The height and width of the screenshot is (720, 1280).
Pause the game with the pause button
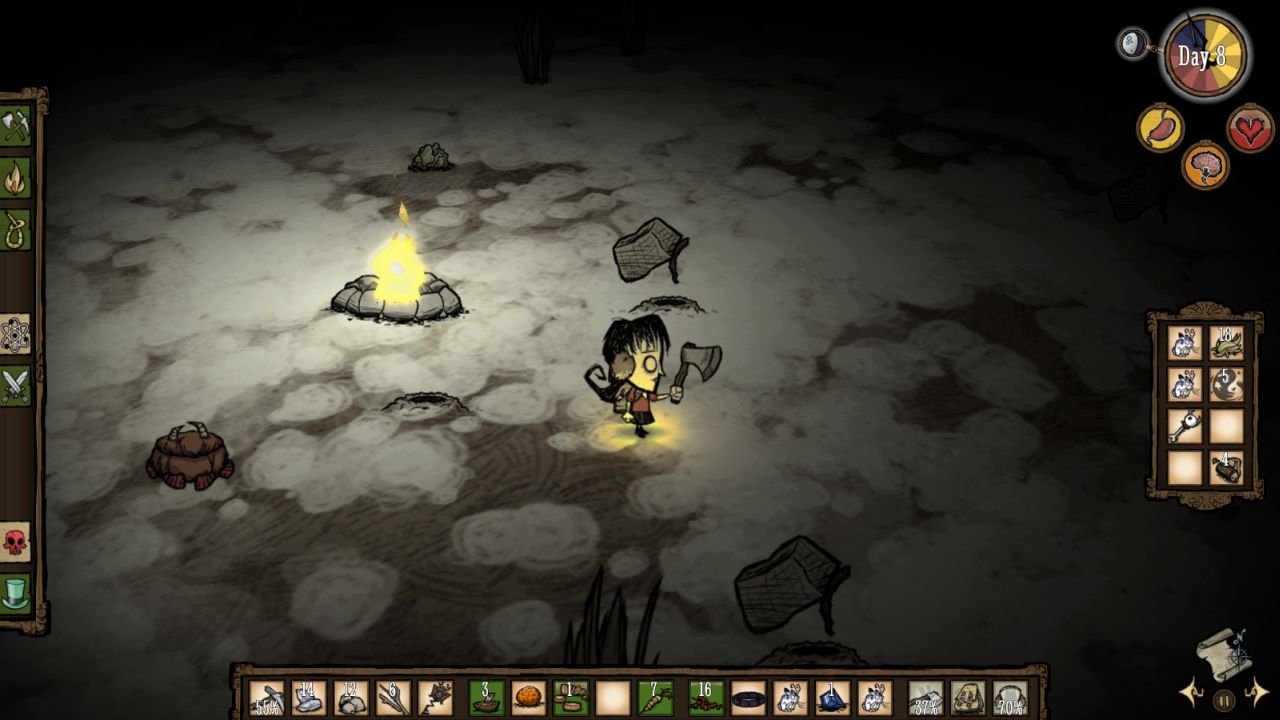pos(1223,700)
